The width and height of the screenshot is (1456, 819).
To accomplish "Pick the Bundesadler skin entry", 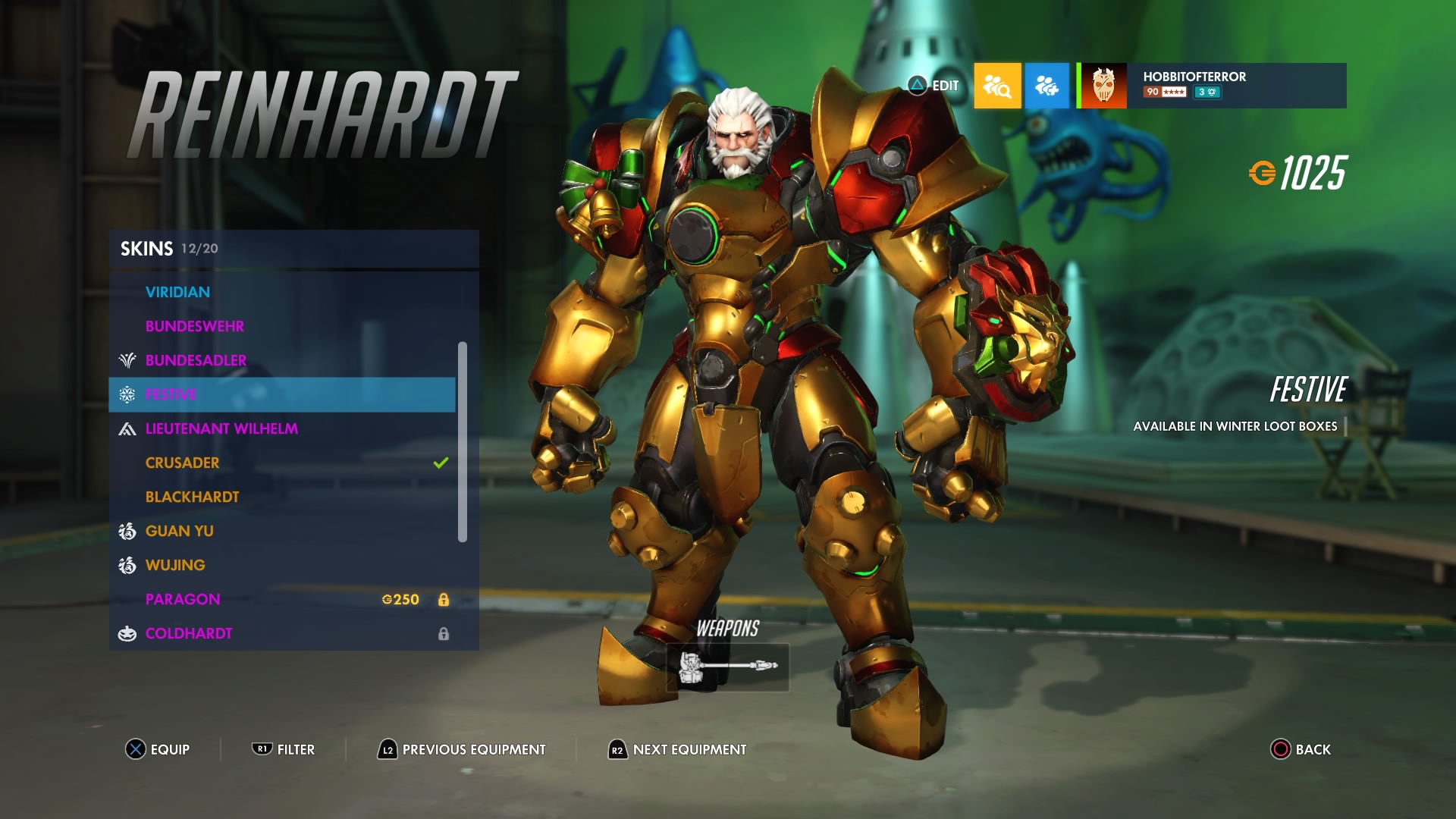I will click(196, 360).
